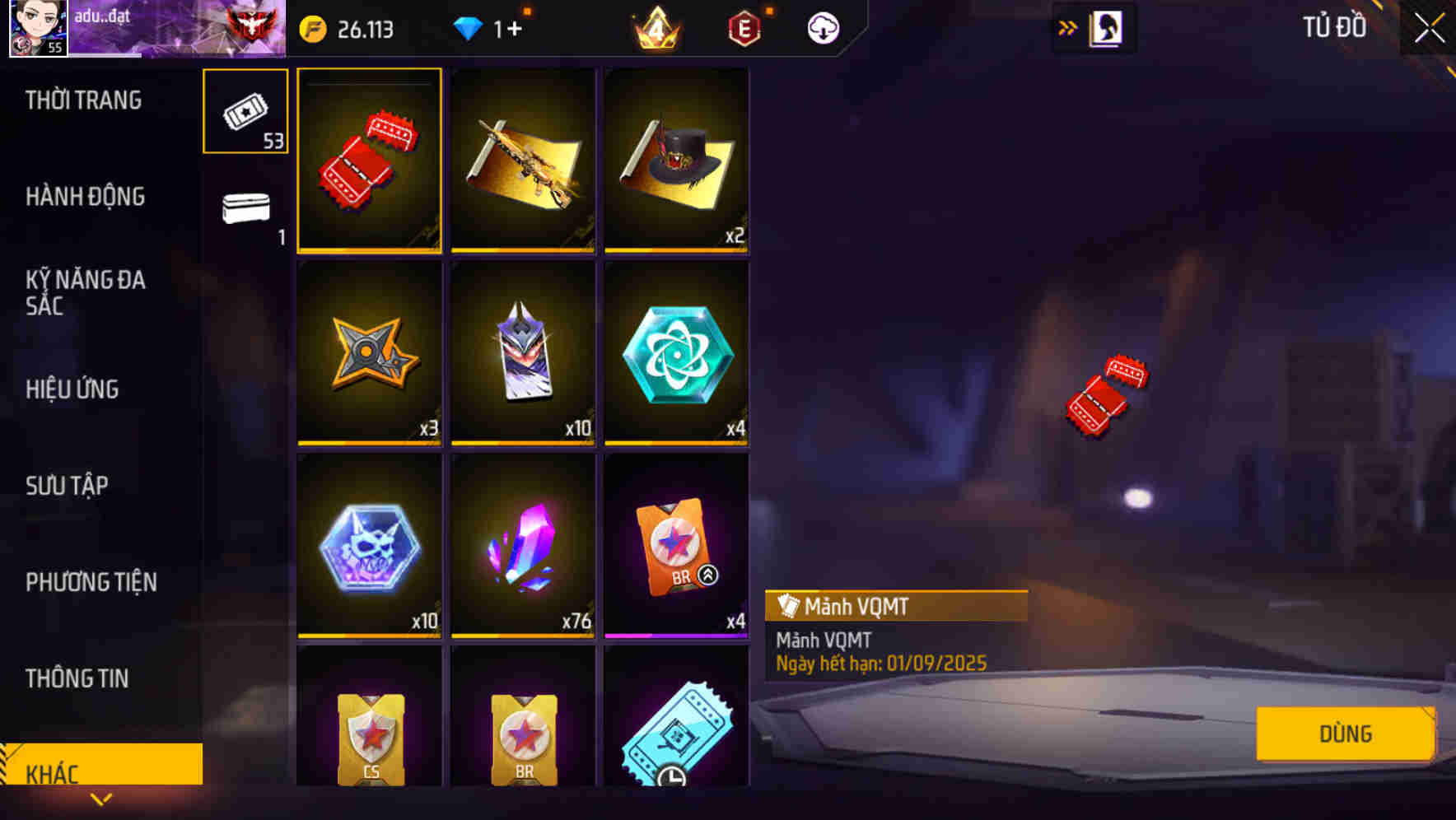Select the shuriken item showing x3
This screenshot has width=1456, height=820.
tap(369, 354)
